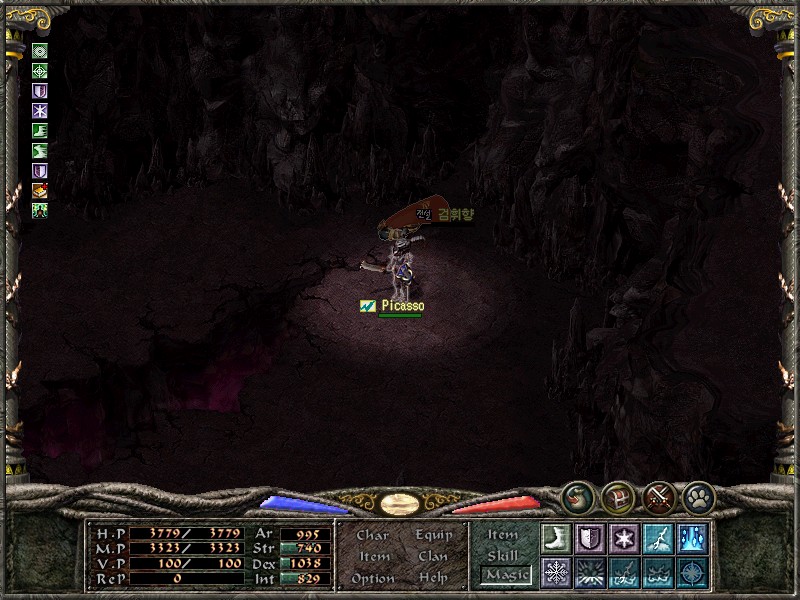Open the Clan menu
Screen dimensions: 800x600
point(433,557)
